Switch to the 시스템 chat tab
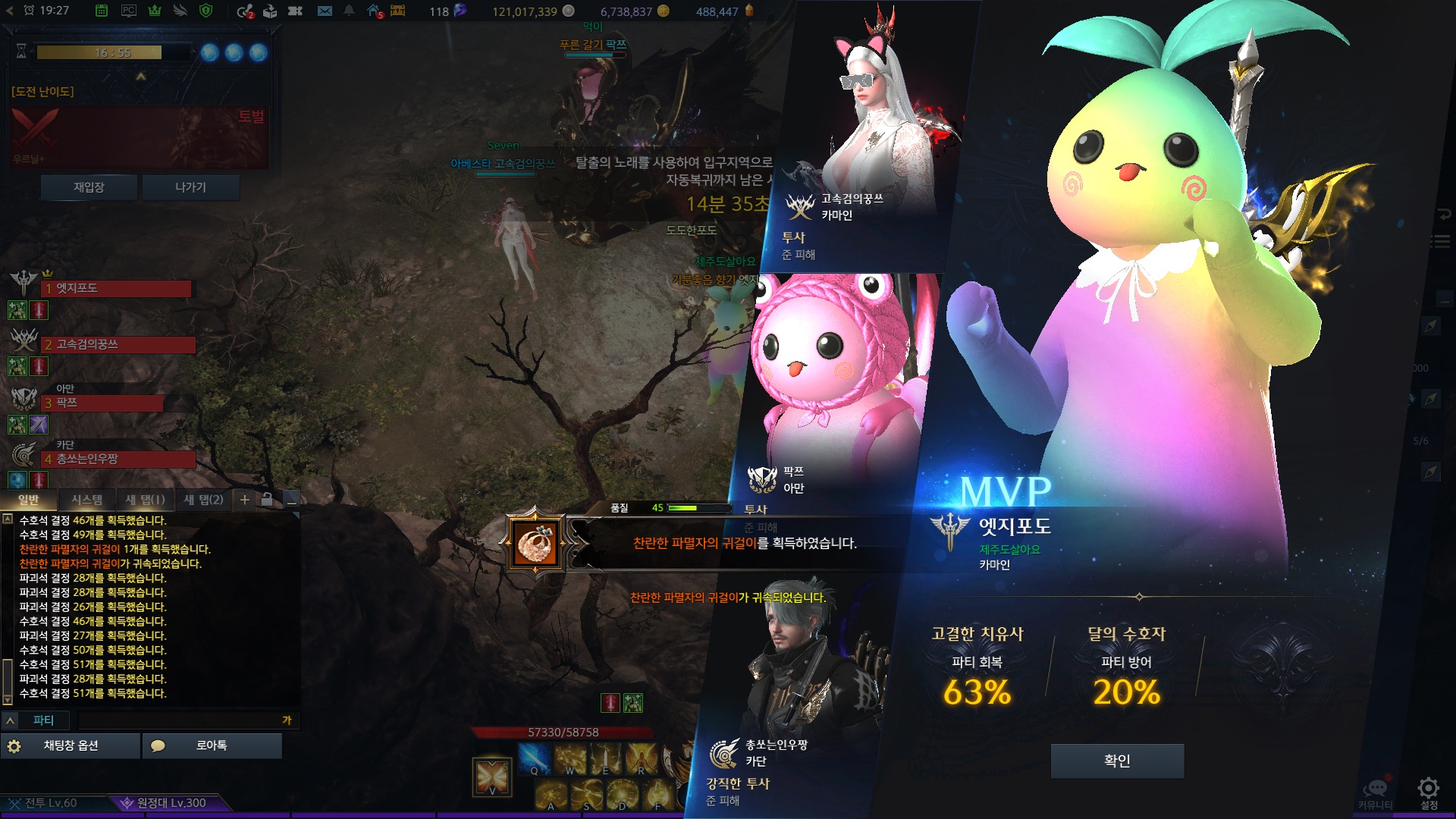This screenshot has width=1456, height=819. pyautogui.click(x=86, y=500)
